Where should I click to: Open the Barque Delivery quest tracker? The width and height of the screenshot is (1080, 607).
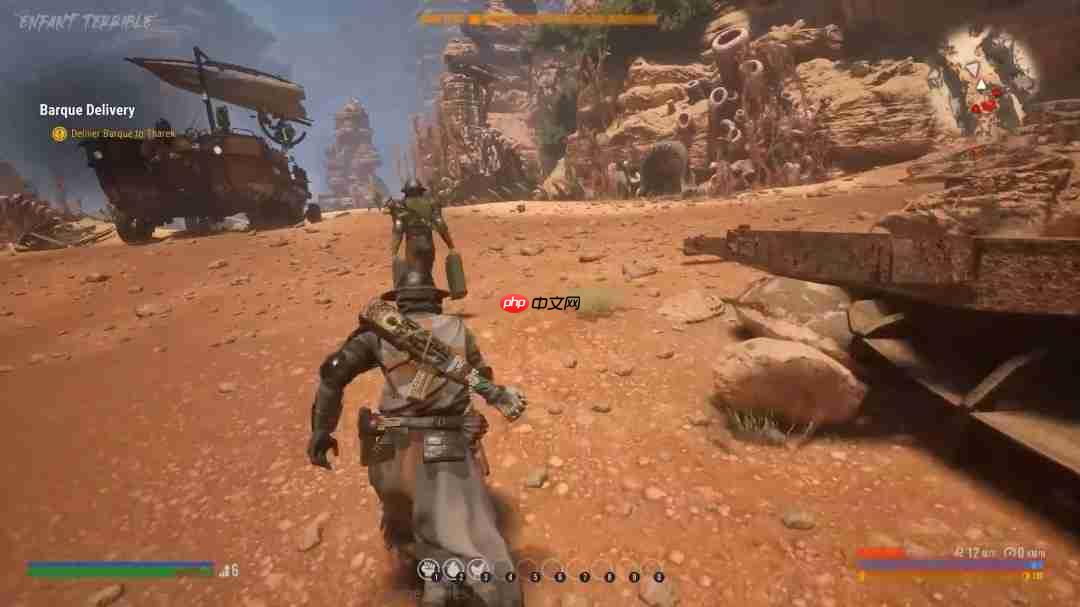point(87,110)
